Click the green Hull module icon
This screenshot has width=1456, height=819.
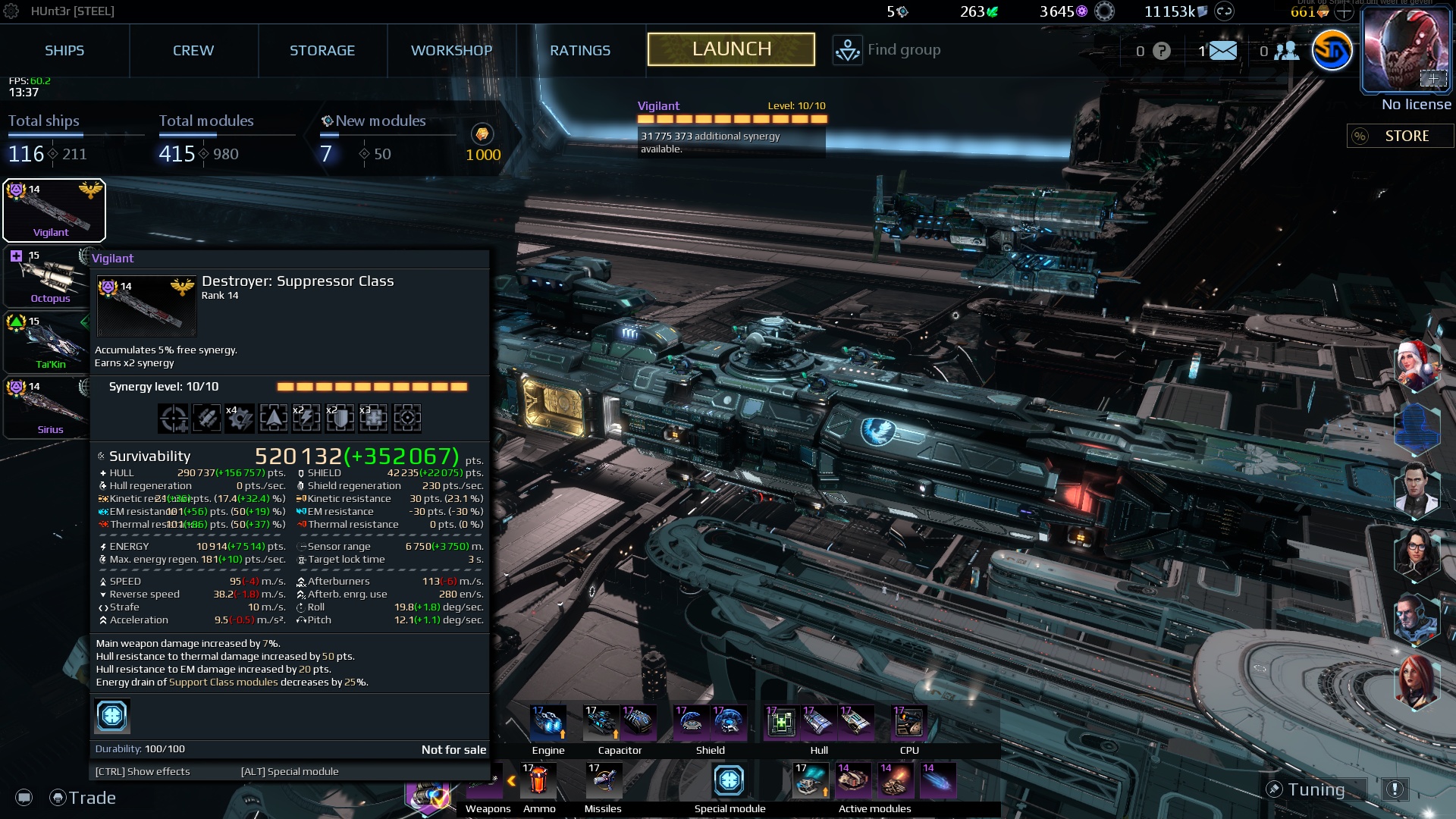coord(780,722)
